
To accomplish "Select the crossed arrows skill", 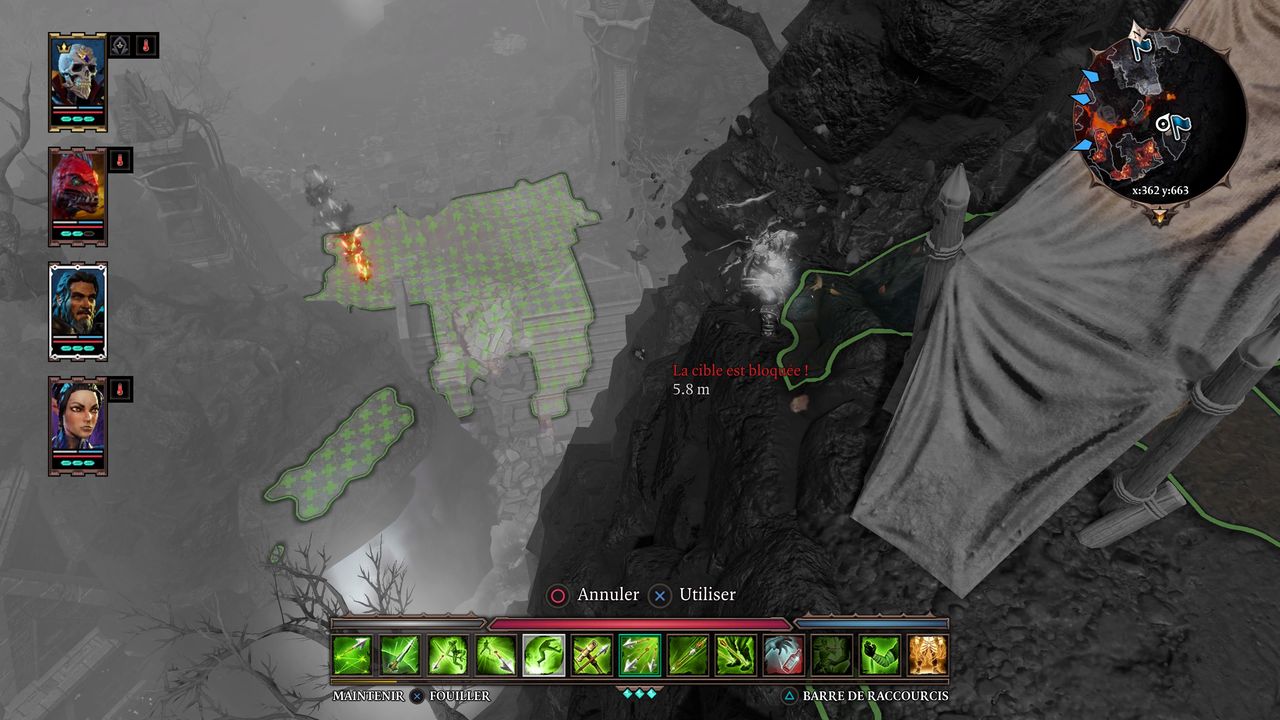I will (x=592, y=655).
